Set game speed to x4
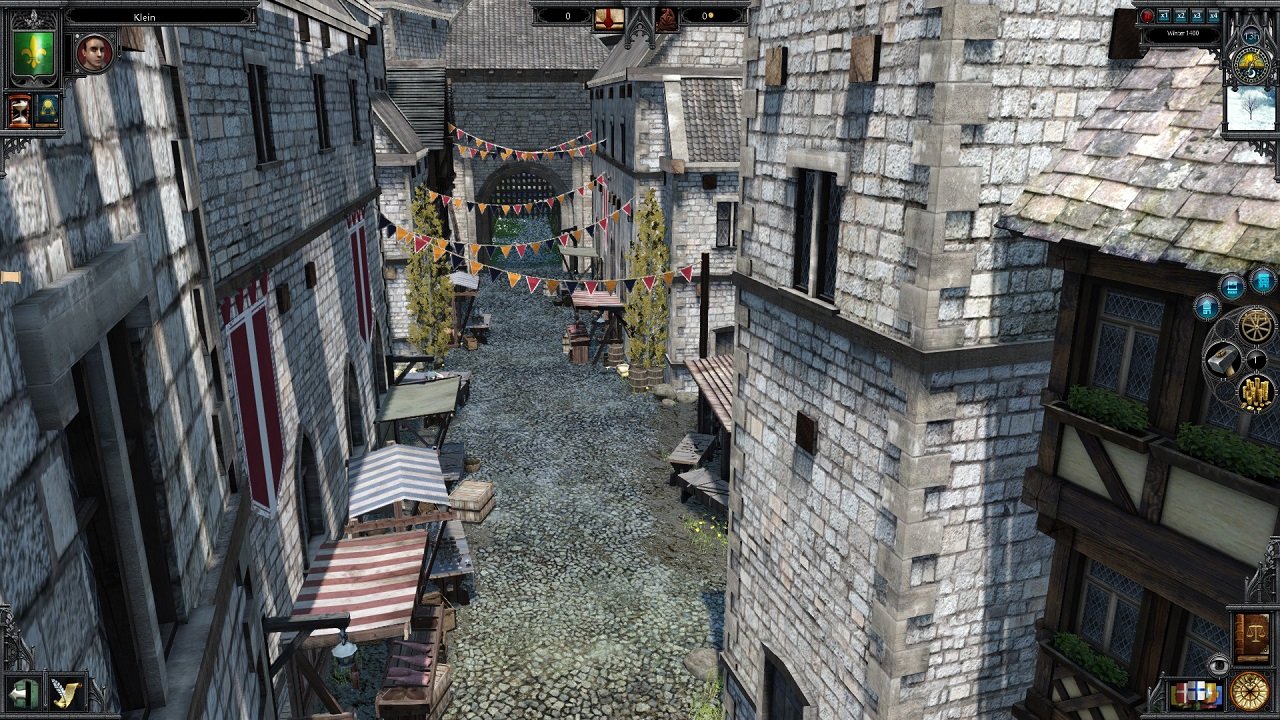The image size is (1280, 720). coord(1212,16)
